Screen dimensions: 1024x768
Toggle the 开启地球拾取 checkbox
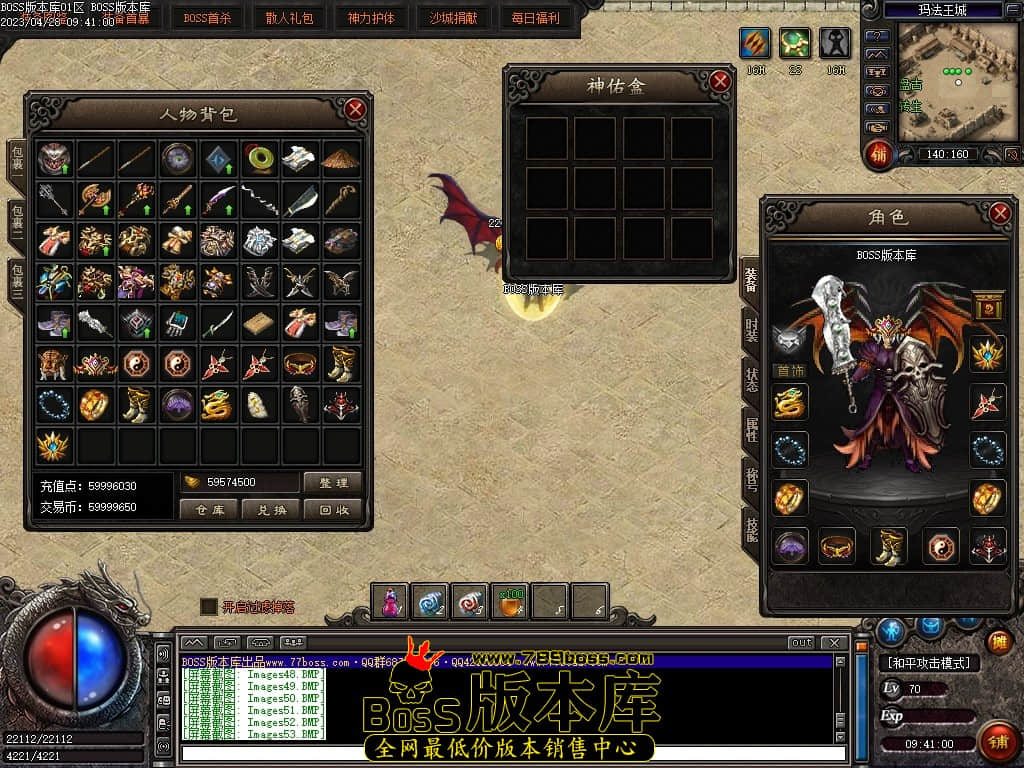coord(208,606)
